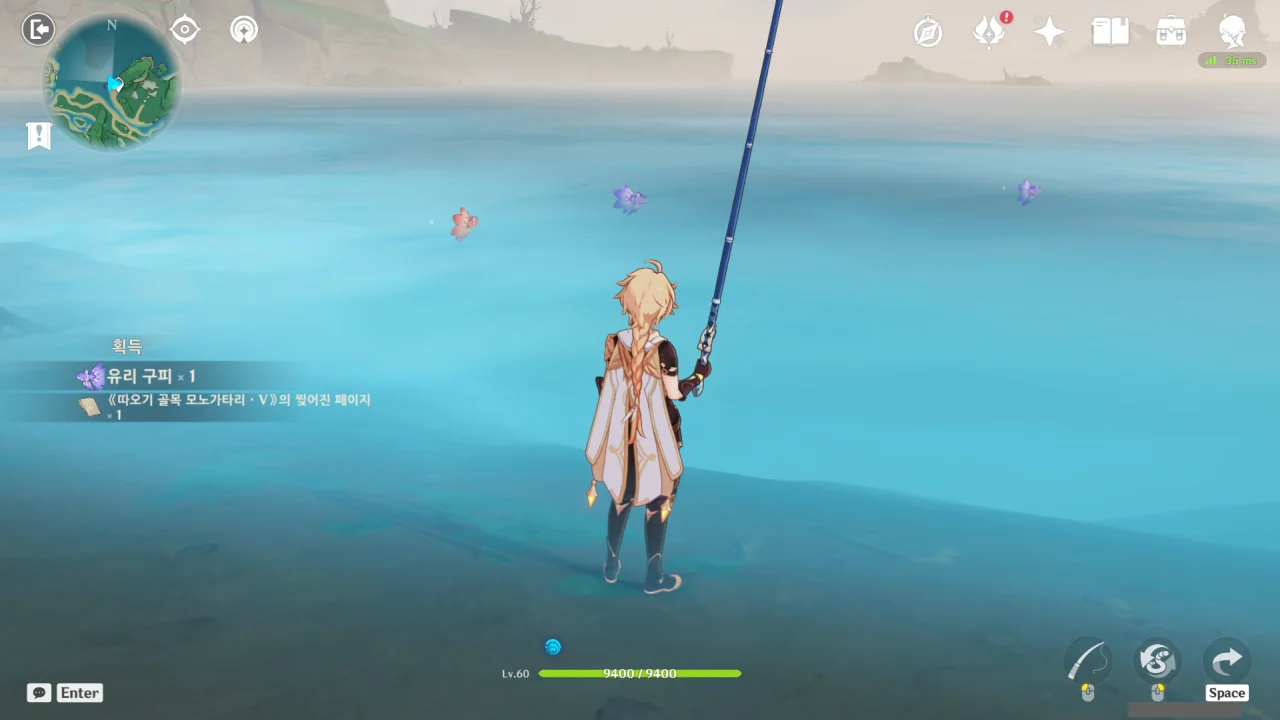Image resolution: width=1280 pixels, height=720 pixels.
Task: Open the inventory bag icon
Action: (1171, 32)
